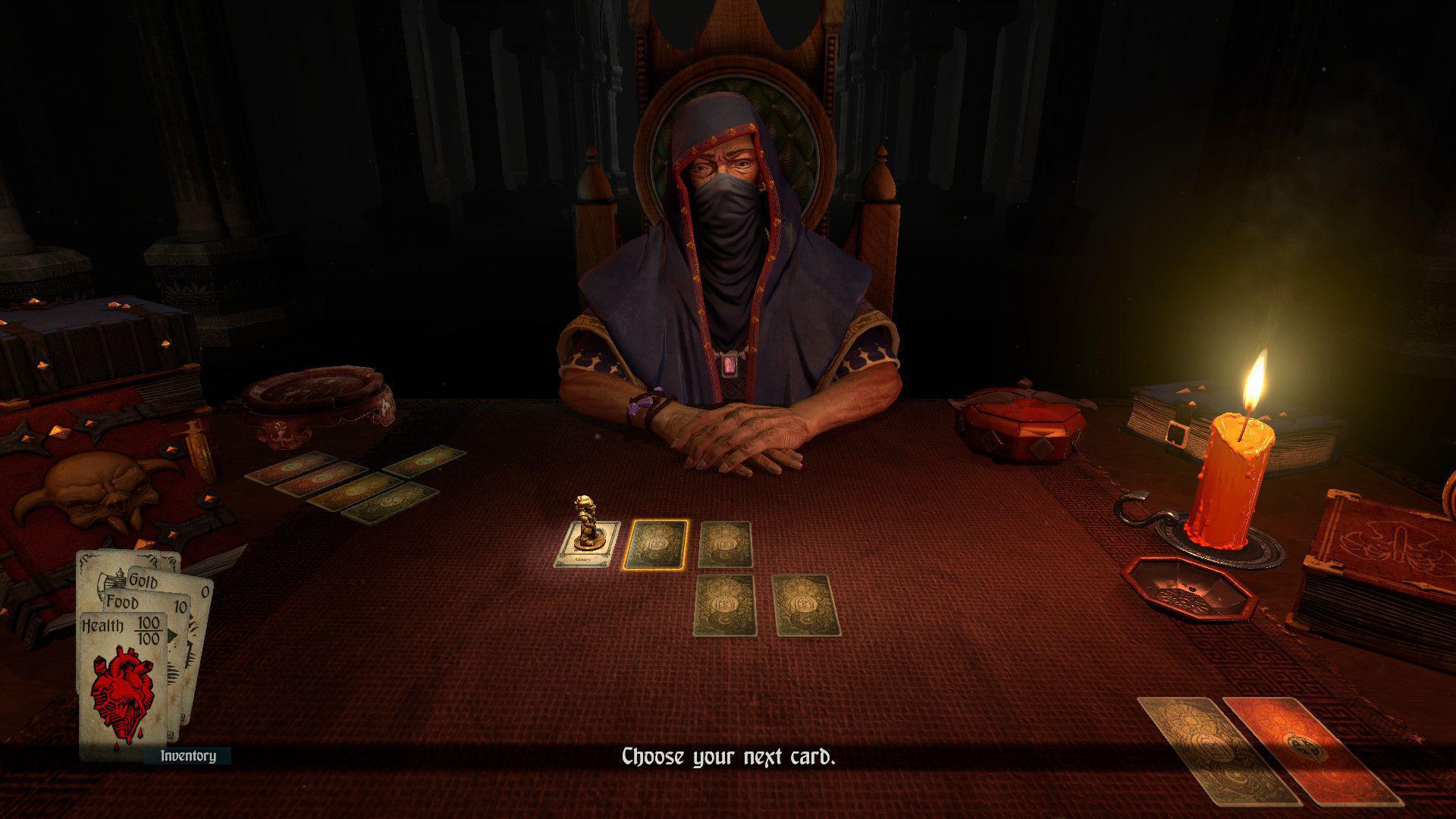
Task: Inspect the Stairs card under the token
Action: point(585,557)
